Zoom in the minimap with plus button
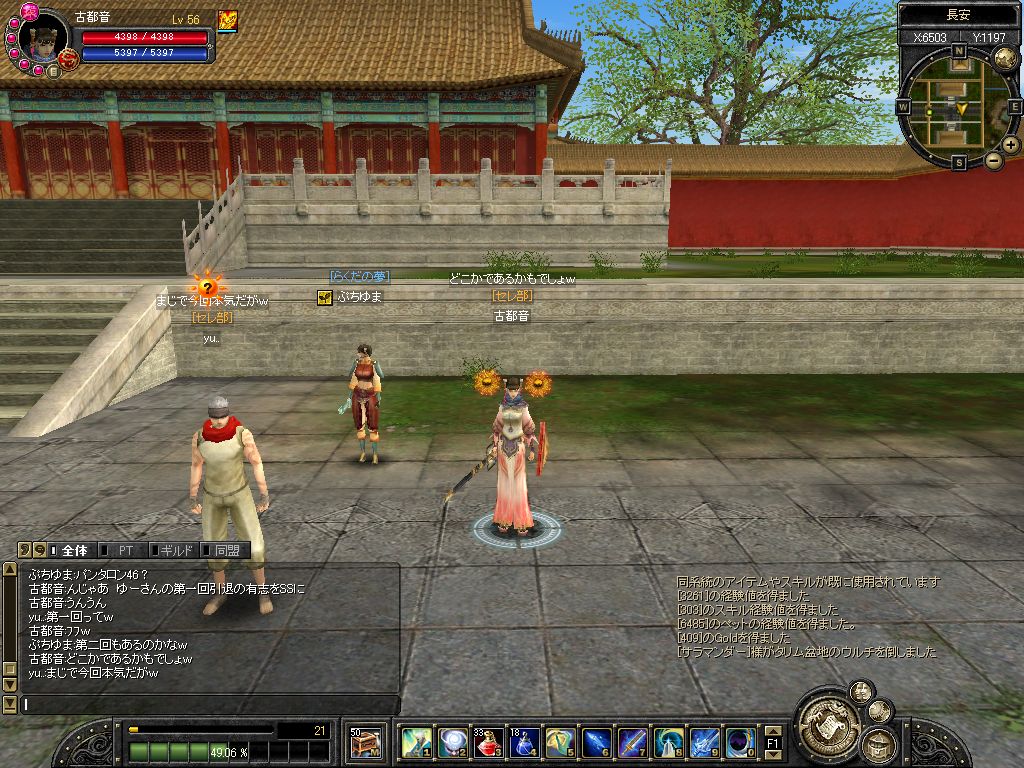This screenshot has height=768, width=1024. coord(1011,145)
